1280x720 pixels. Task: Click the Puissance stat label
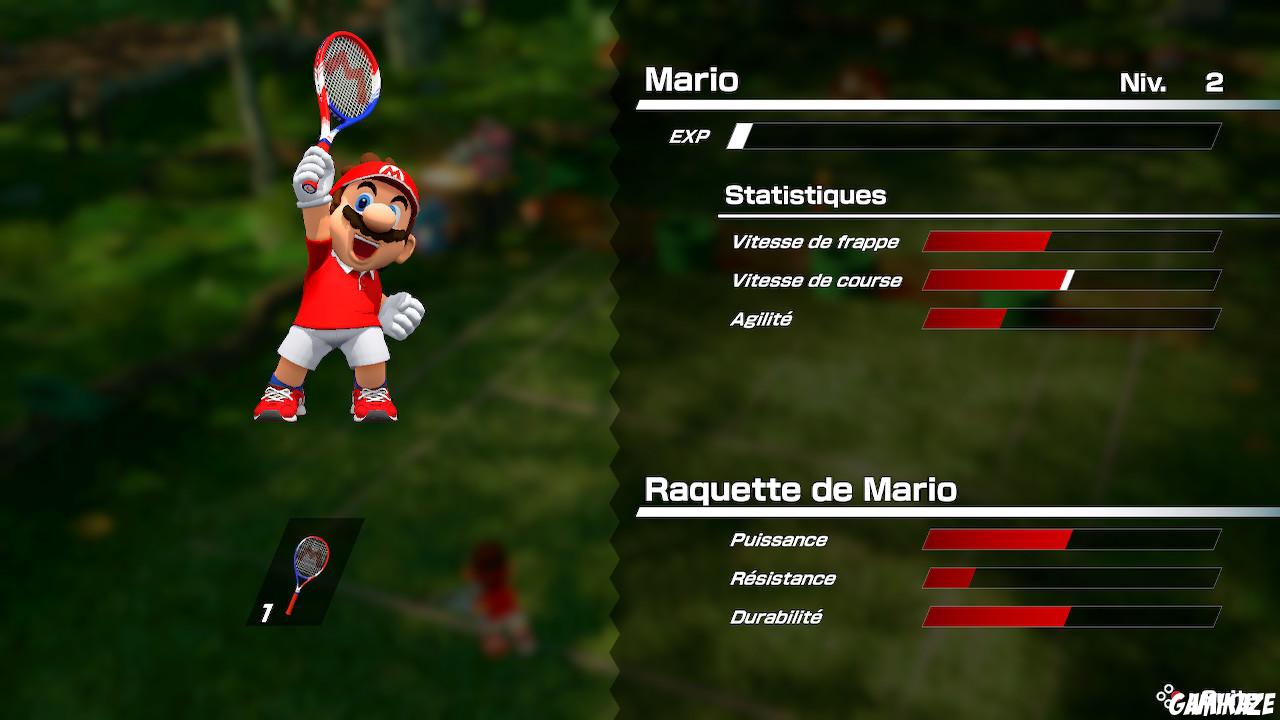(778, 539)
